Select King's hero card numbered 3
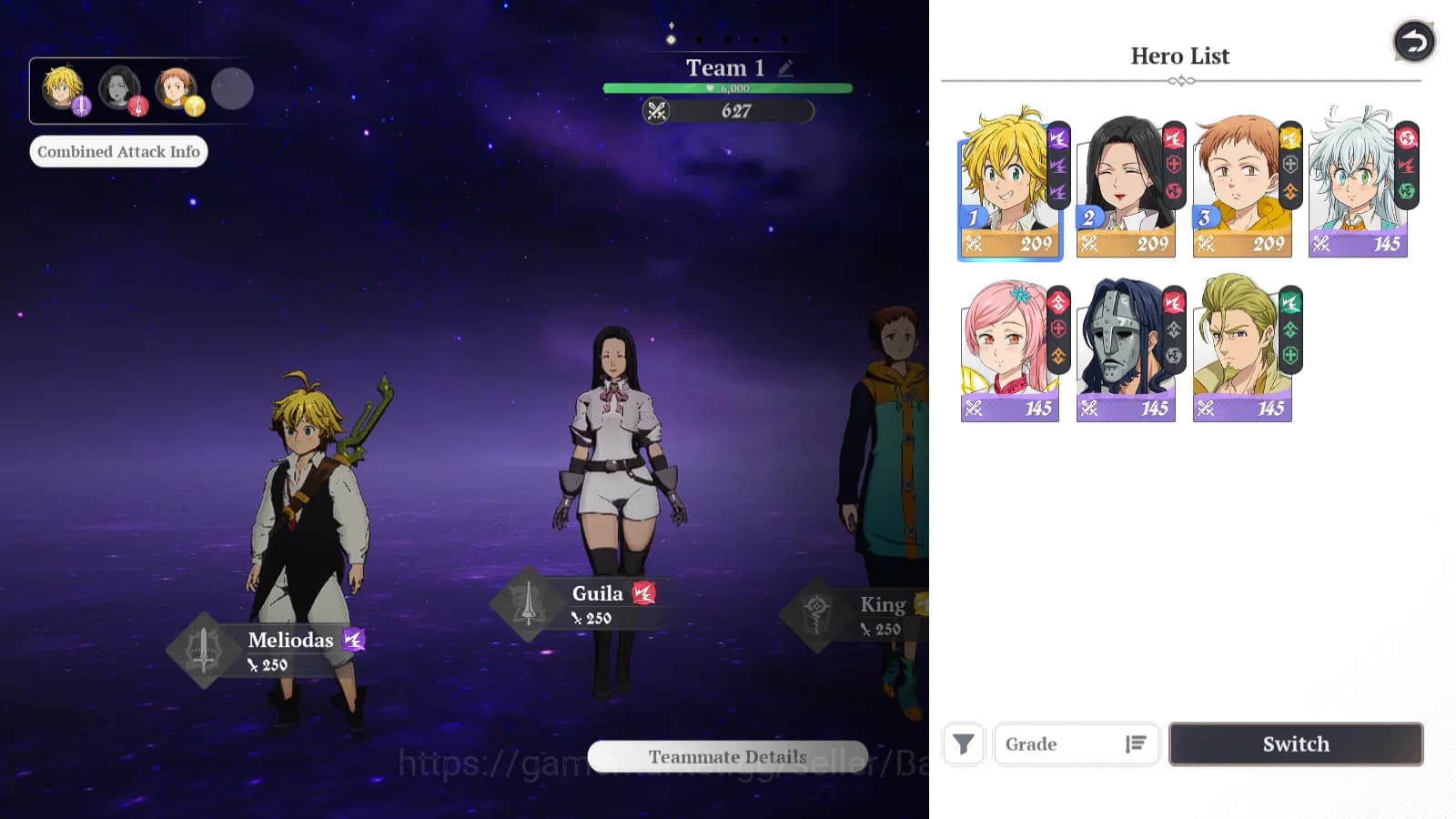This screenshot has height=819, width=1456. [x=1241, y=187]
